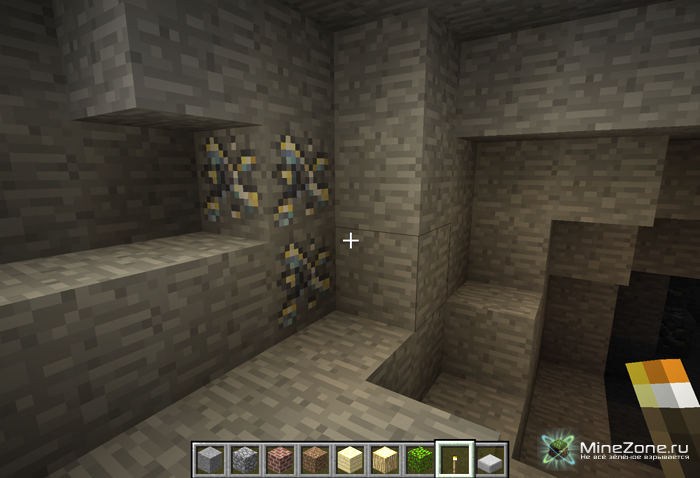Select the torch hotbar slot
This screenshot has width=700, height=478.
455,460
